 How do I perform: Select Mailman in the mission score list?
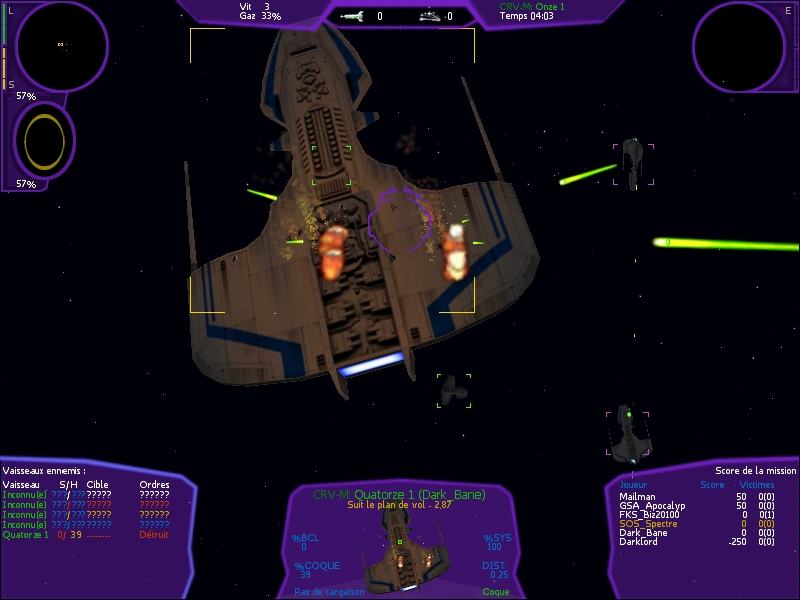click(x=637, y=496)
